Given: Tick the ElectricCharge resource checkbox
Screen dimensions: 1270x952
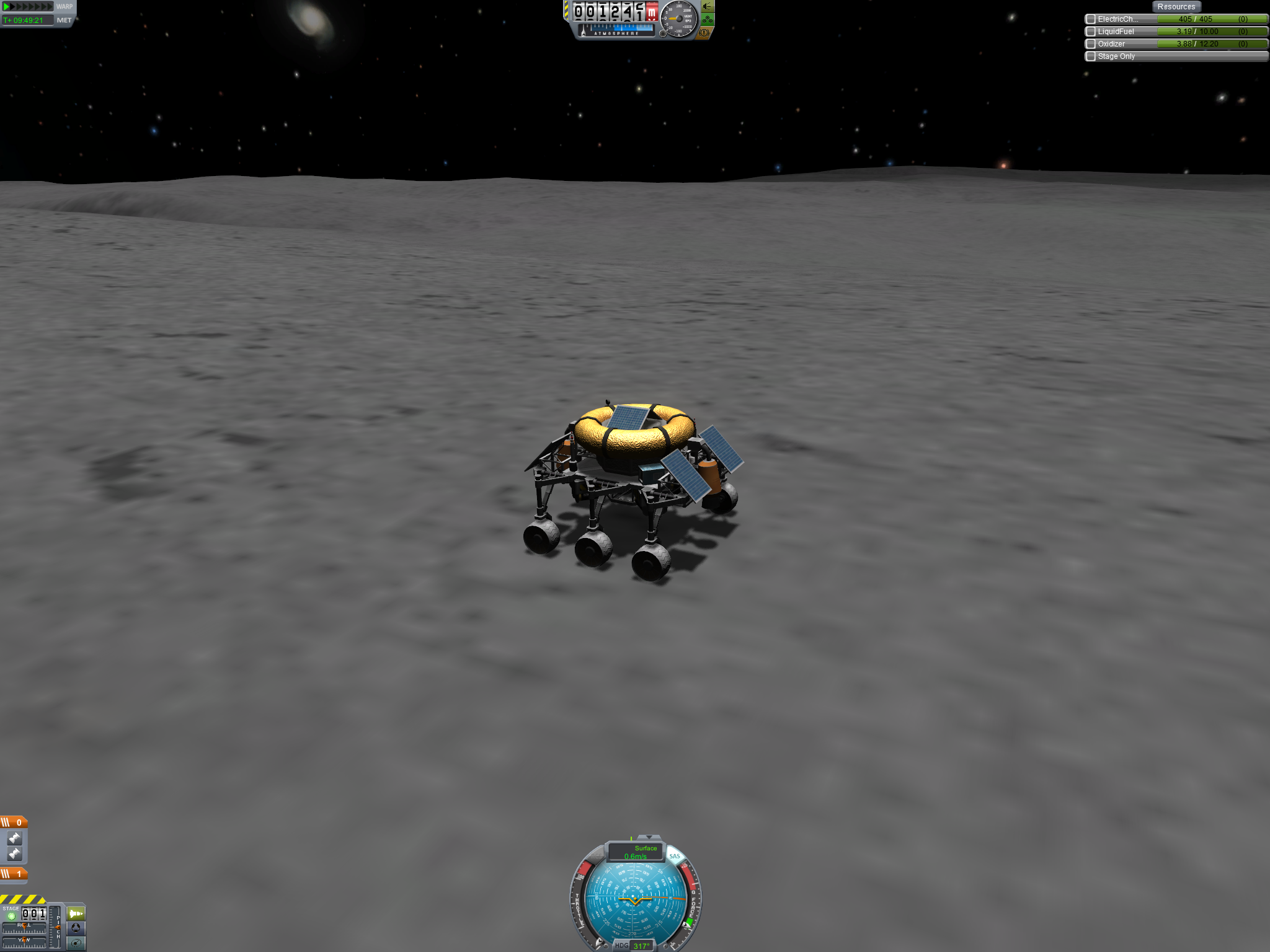Looking at the screenshot, I should coord(1091,19).
